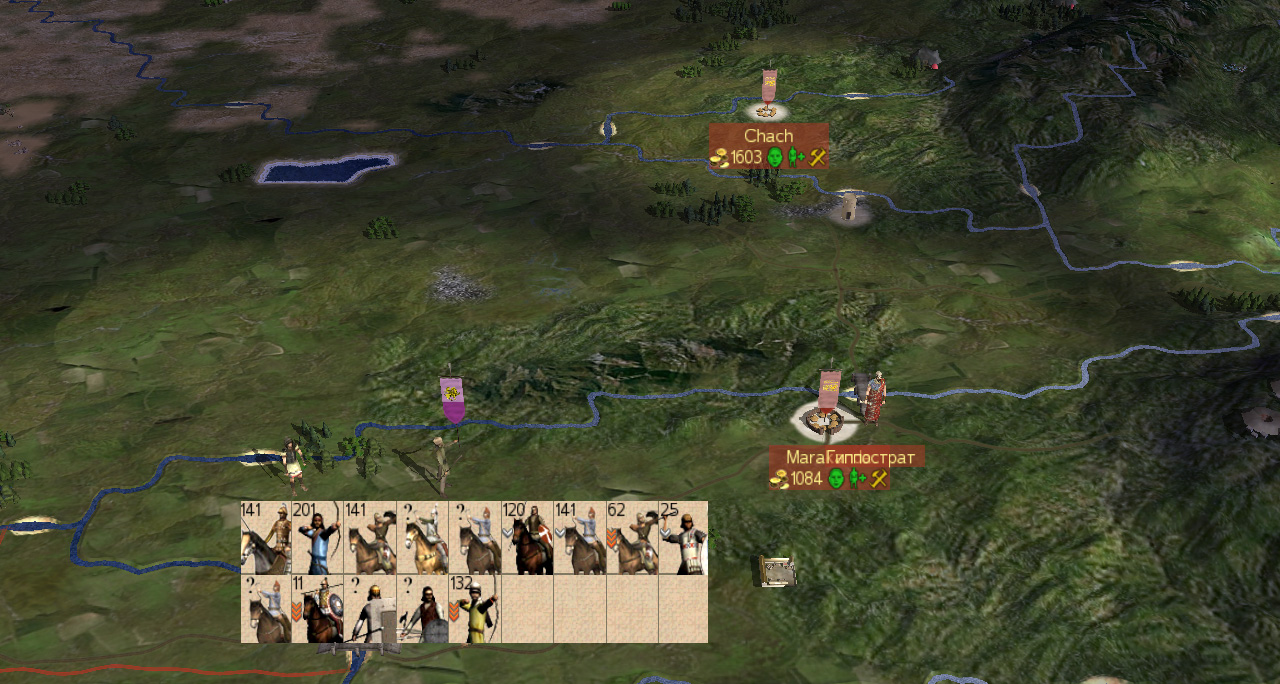Choose the cavalry card numbered 120
Image resolution: width=1280 pixels, height=684 pixels.
[x=527, y=538]
